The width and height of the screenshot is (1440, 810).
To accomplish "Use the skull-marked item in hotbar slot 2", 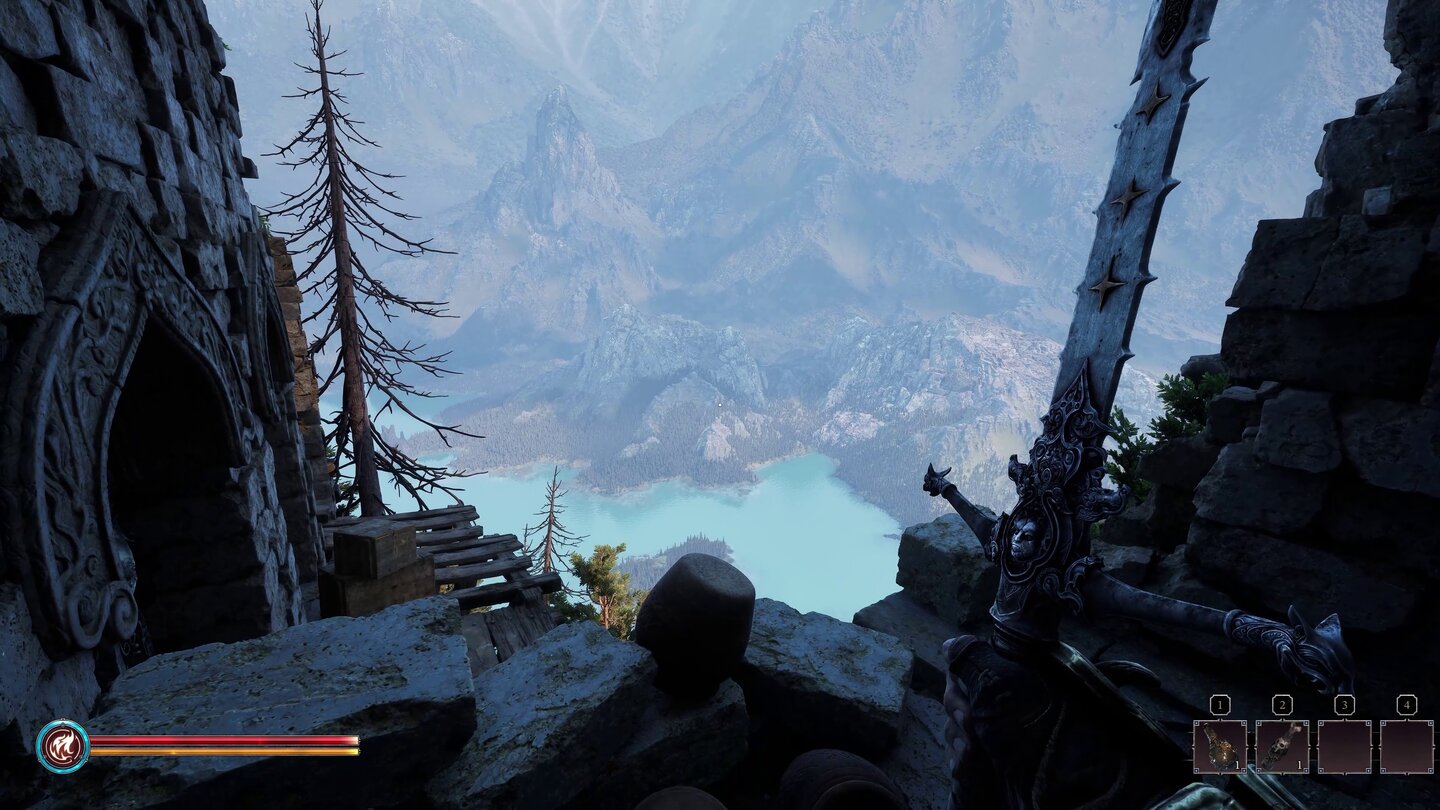I will (x=1281, y=746).
